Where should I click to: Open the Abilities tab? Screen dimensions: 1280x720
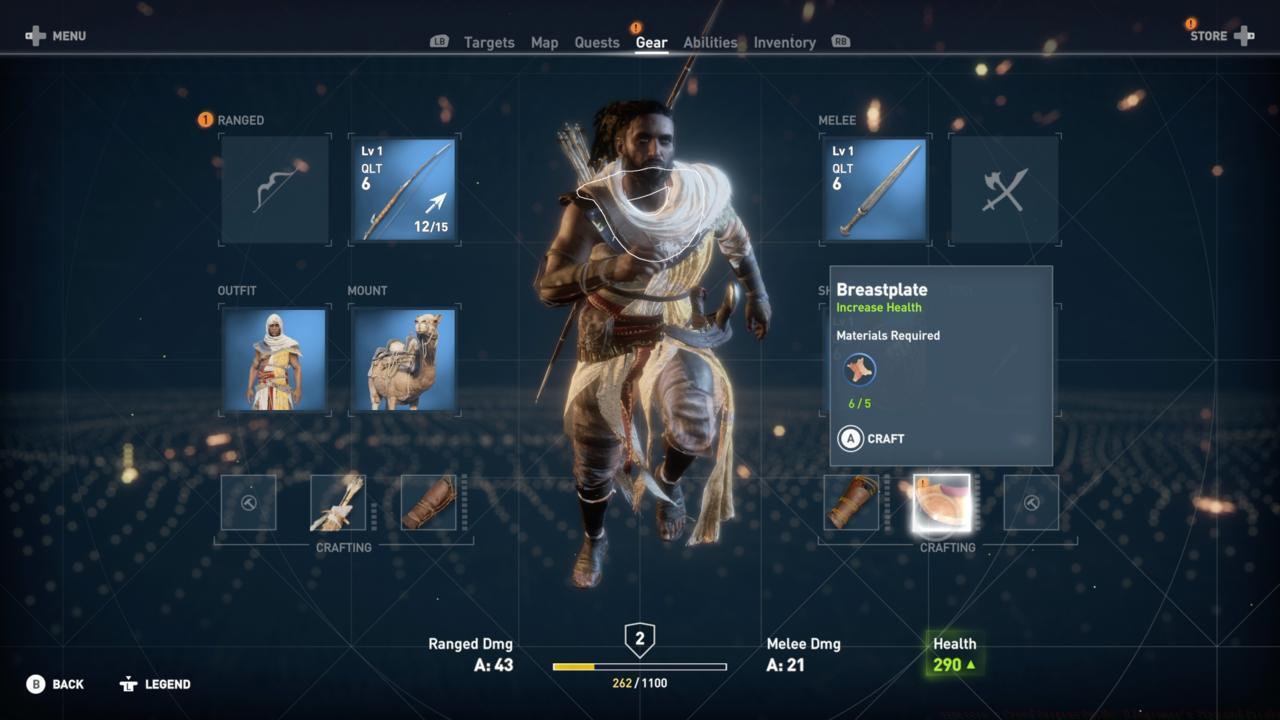pos(711,42)
